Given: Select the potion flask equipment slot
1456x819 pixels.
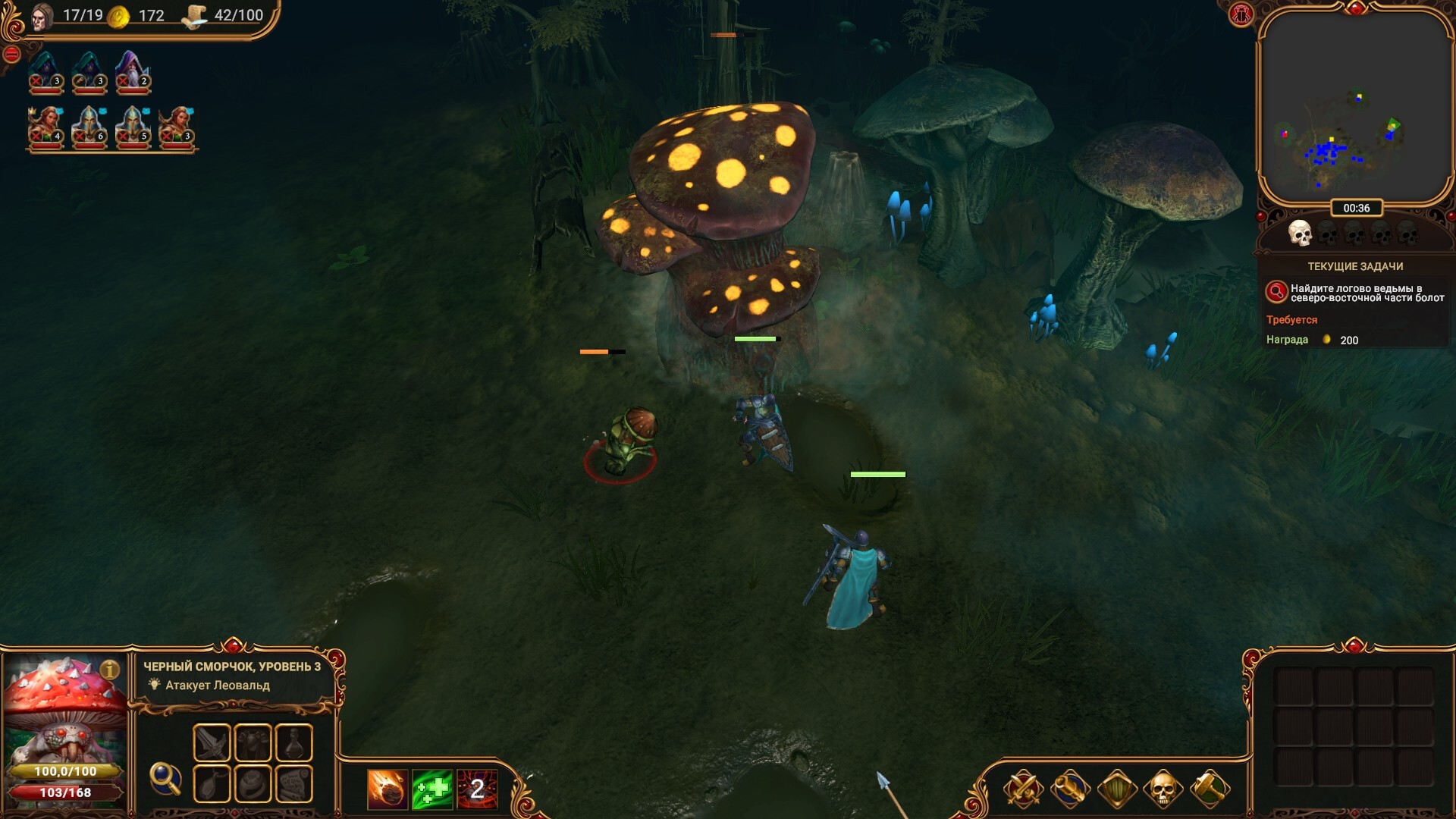Looking at the screenshot, I should tap(293, 742).
